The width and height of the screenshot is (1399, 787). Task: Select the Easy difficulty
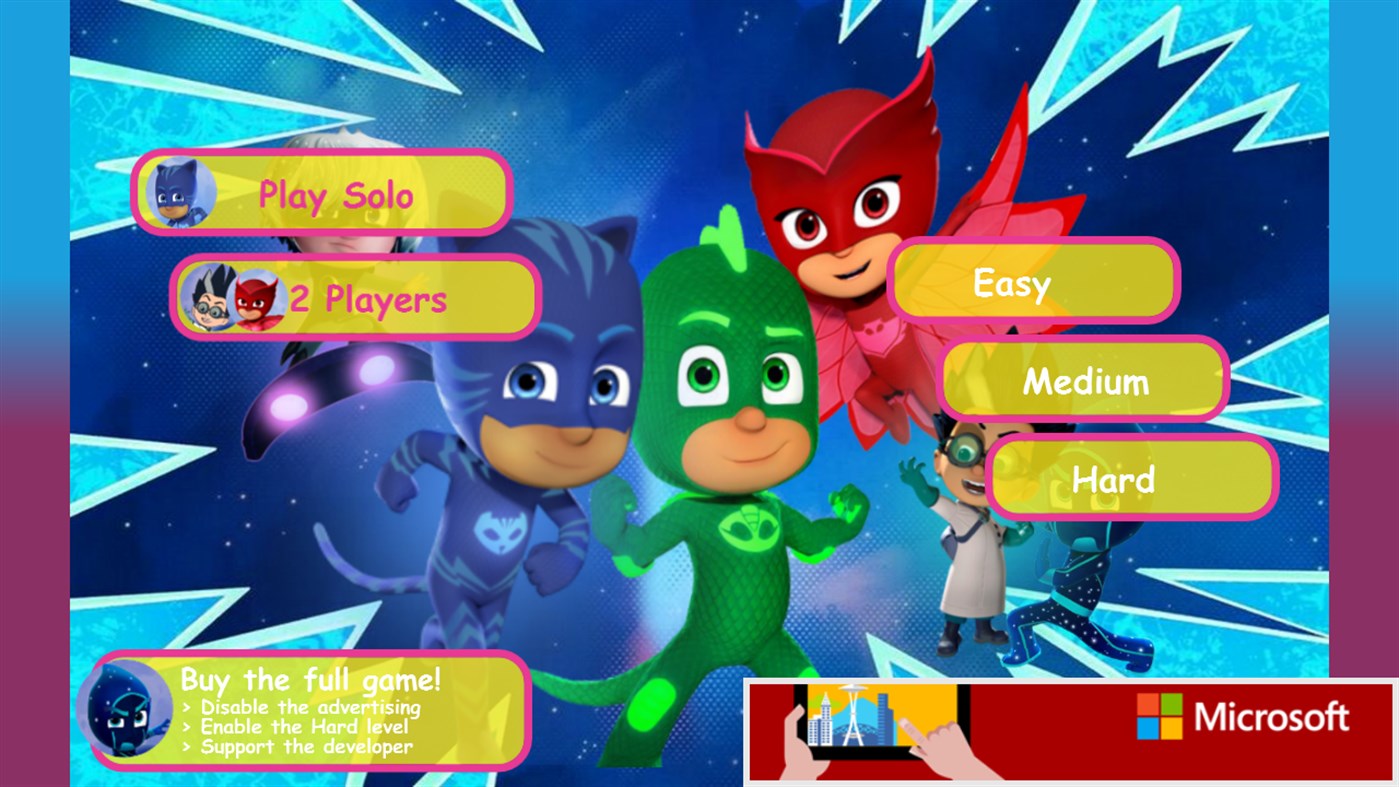[1035, 283]
